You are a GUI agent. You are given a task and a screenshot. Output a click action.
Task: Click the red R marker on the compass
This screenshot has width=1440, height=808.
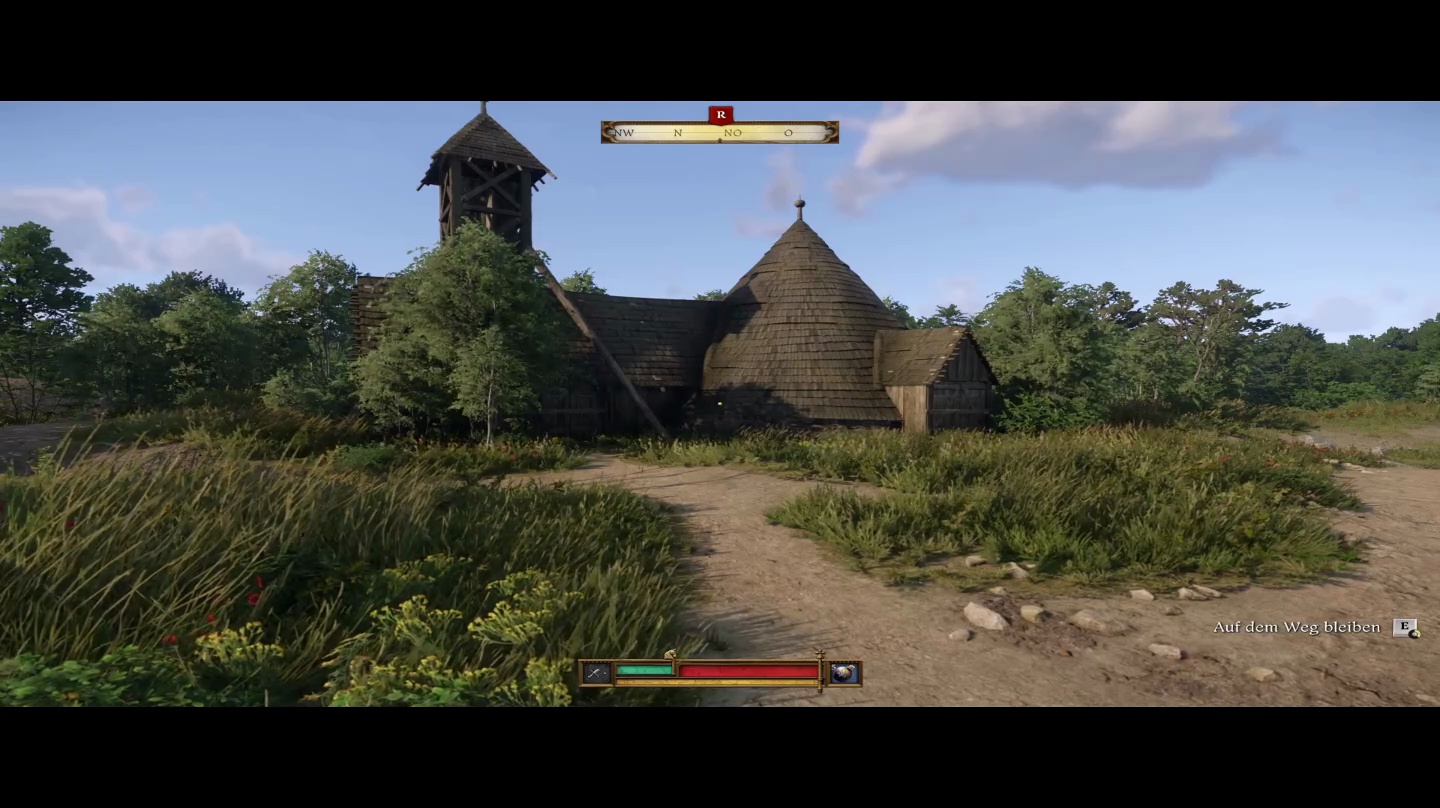(x=720, y=115)
